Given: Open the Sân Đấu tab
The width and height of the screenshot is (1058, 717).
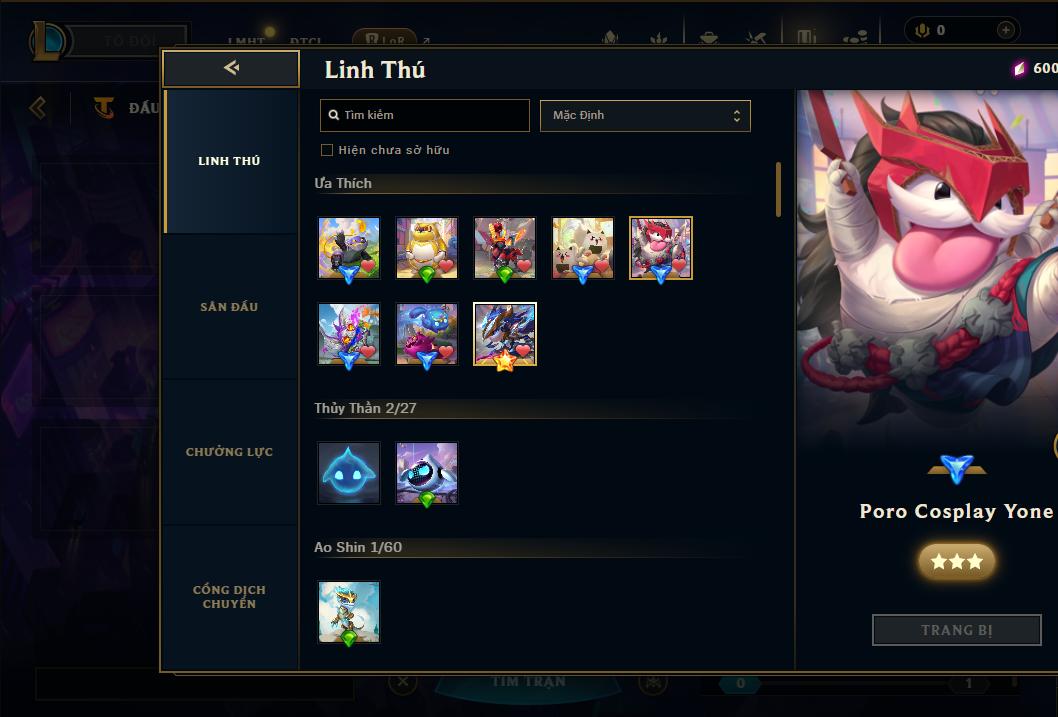Looking at the screenshot, I should coord(229,307).
